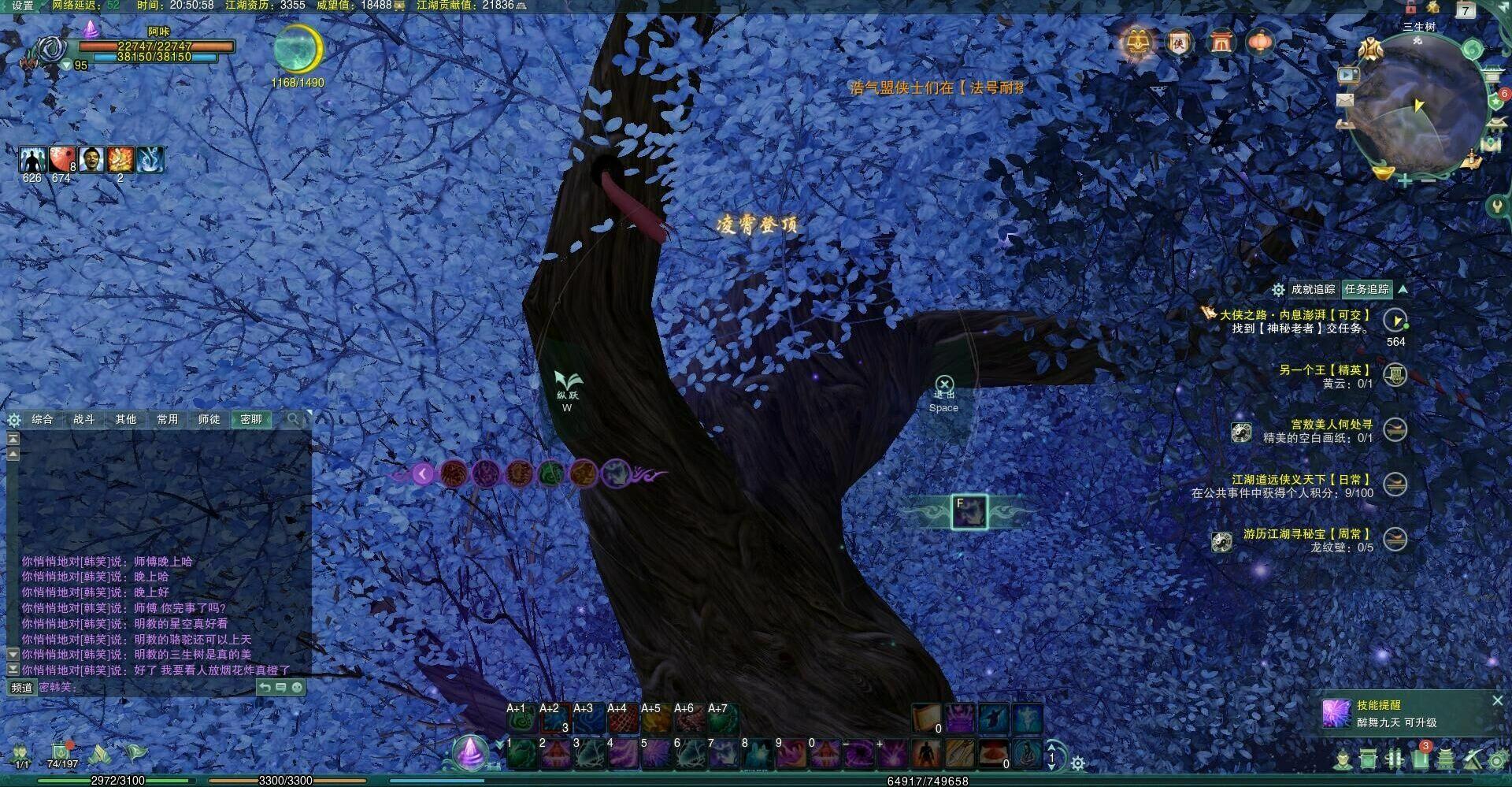Open the character portrait menu icon
The height and width of the screenshot is (787, 1512).
point(52,49)
